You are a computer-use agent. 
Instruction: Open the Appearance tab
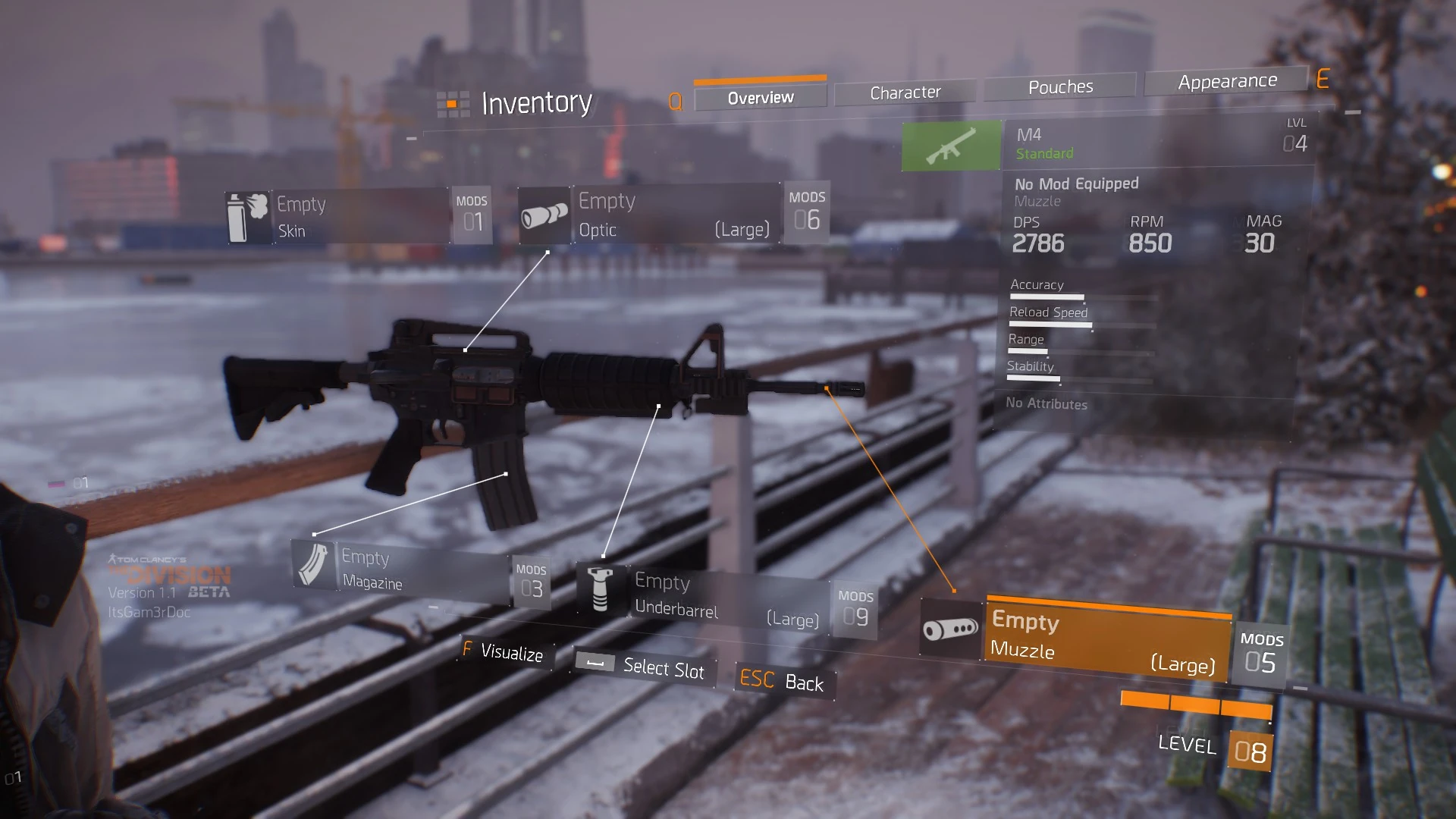[1227, 81]
